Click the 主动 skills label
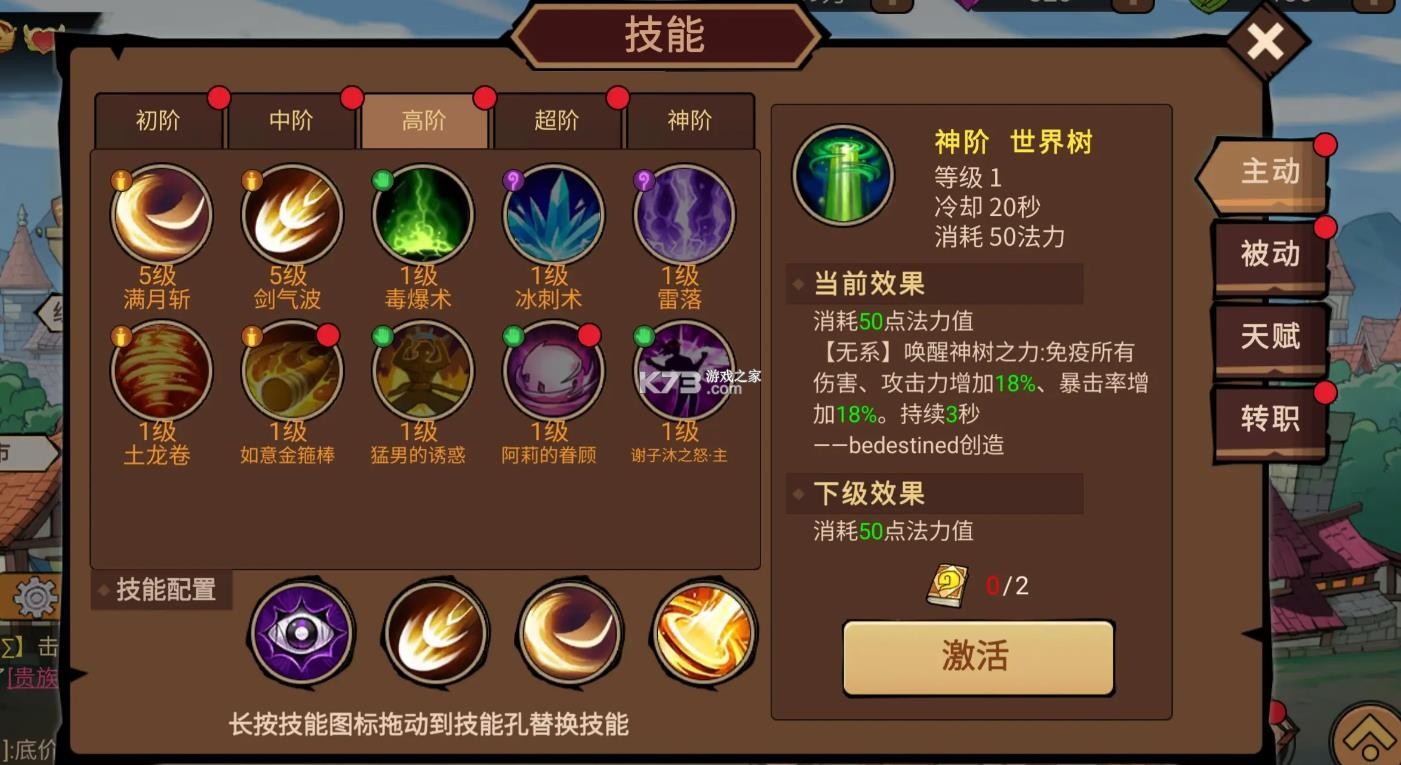 [x=1268, y=172]
